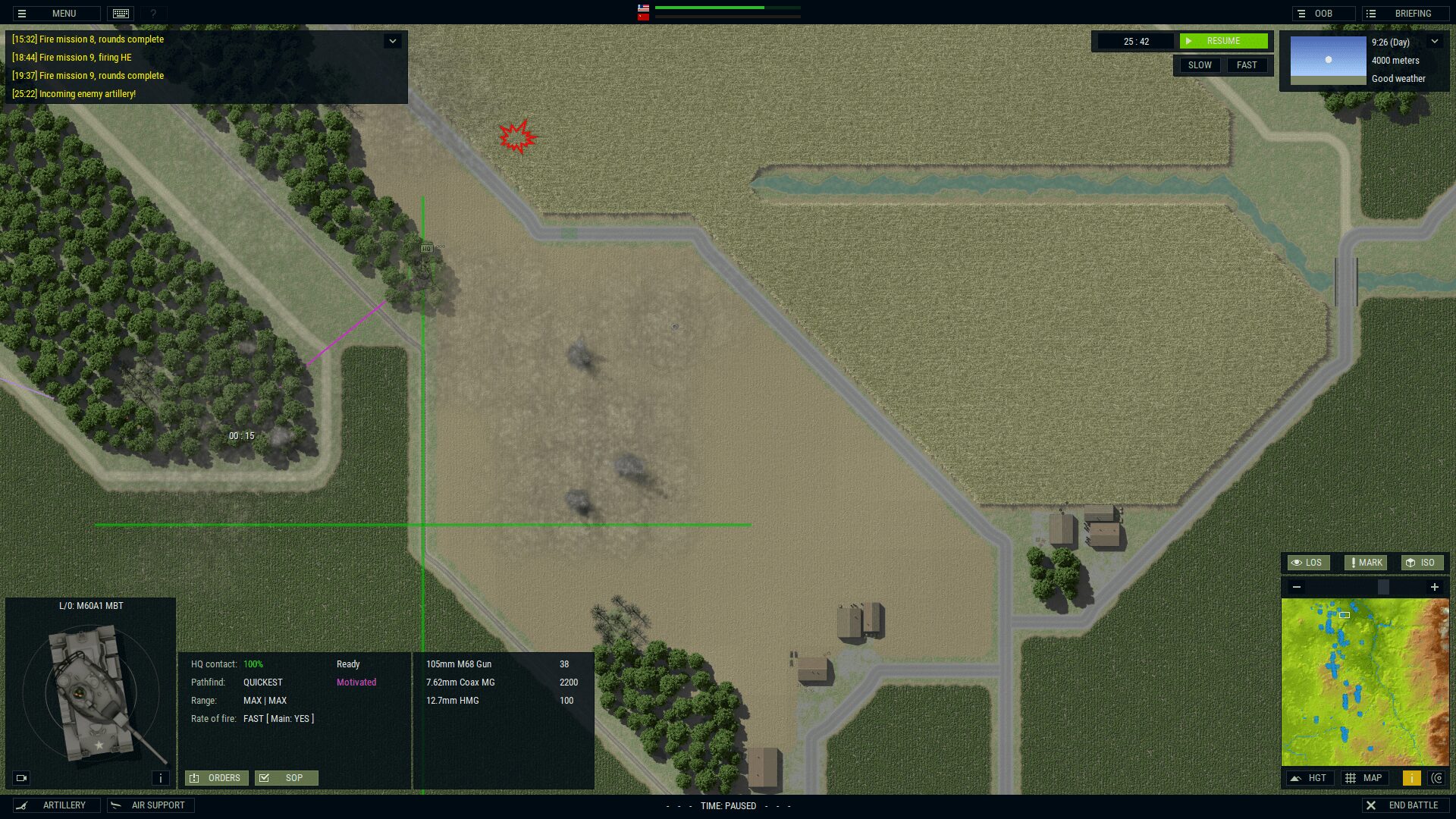Open the main MENU
The image size is (1456, 819).
pyautogui.click(x=55, y=14)
